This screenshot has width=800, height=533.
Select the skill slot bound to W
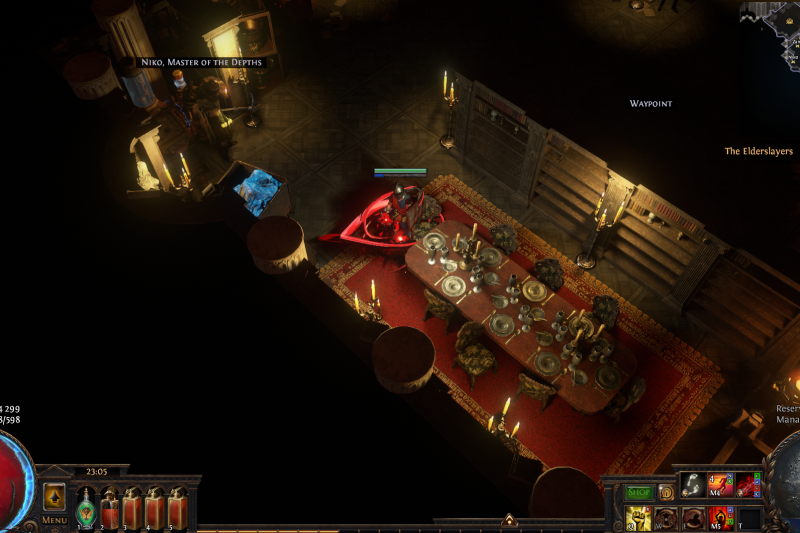point(665,517)
